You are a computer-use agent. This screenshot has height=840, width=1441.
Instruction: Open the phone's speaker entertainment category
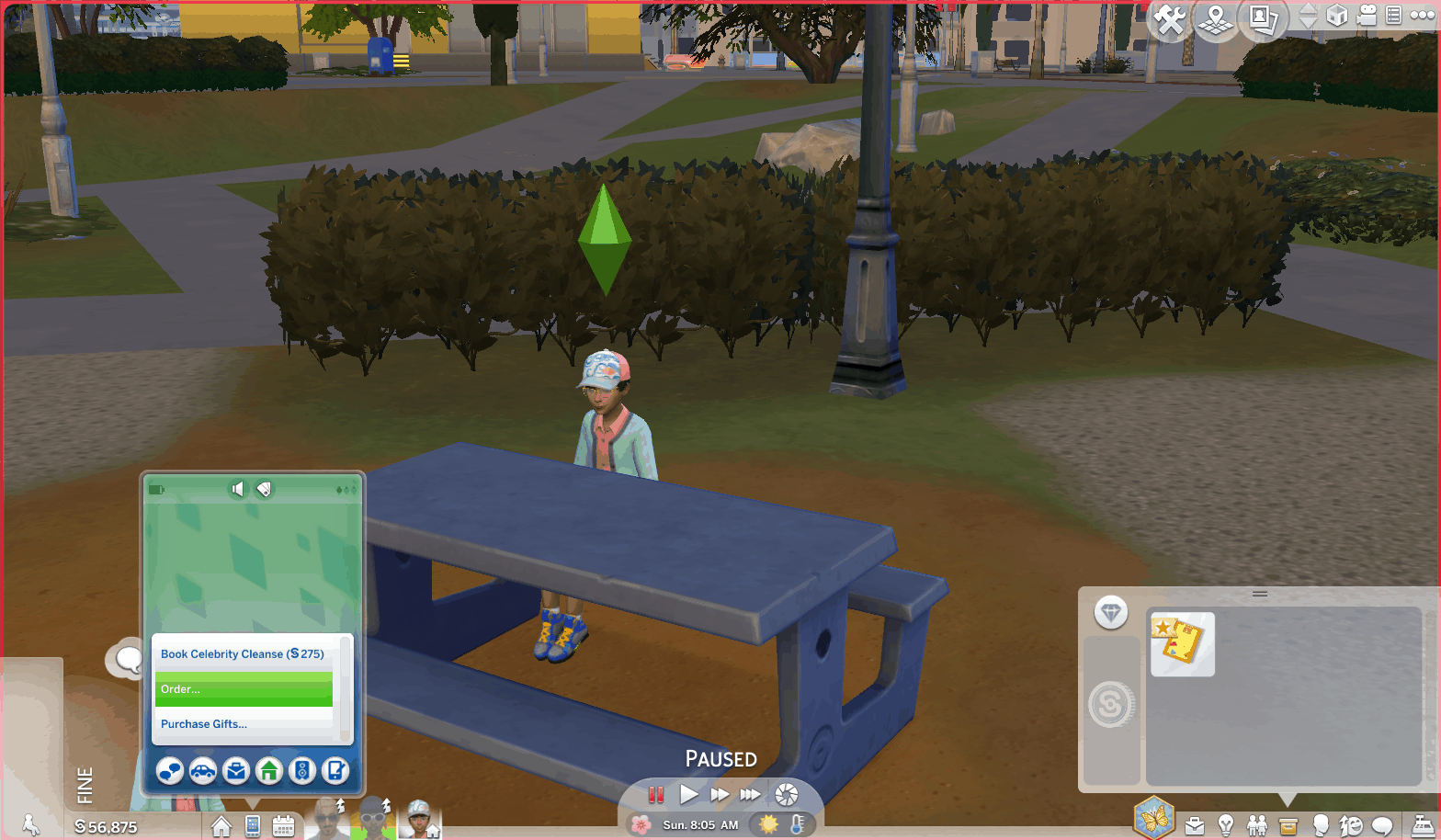point(302,771)
